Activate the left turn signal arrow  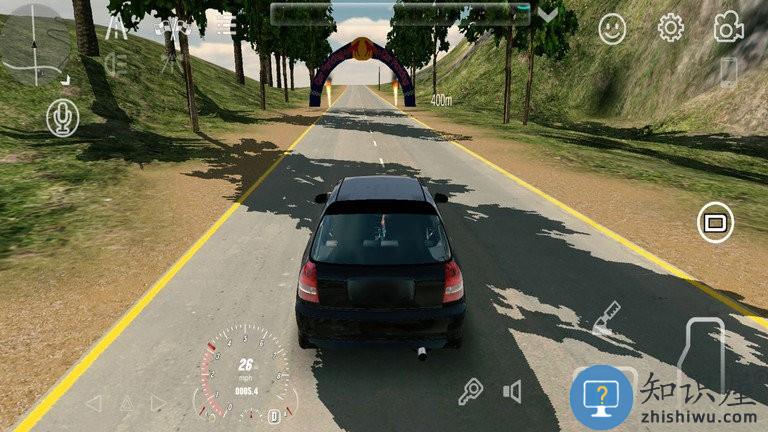click(93, 403)
